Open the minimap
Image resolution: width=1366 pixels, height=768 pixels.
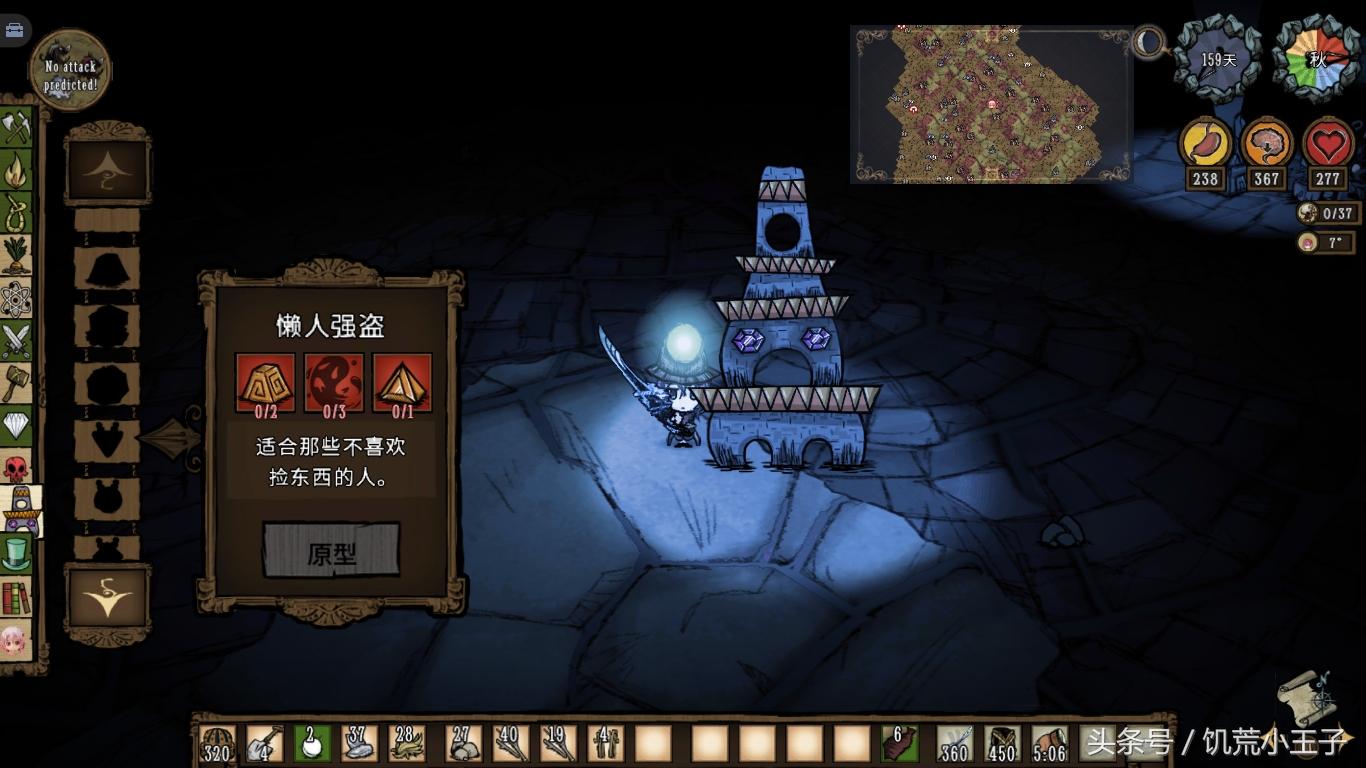point(990,104)
